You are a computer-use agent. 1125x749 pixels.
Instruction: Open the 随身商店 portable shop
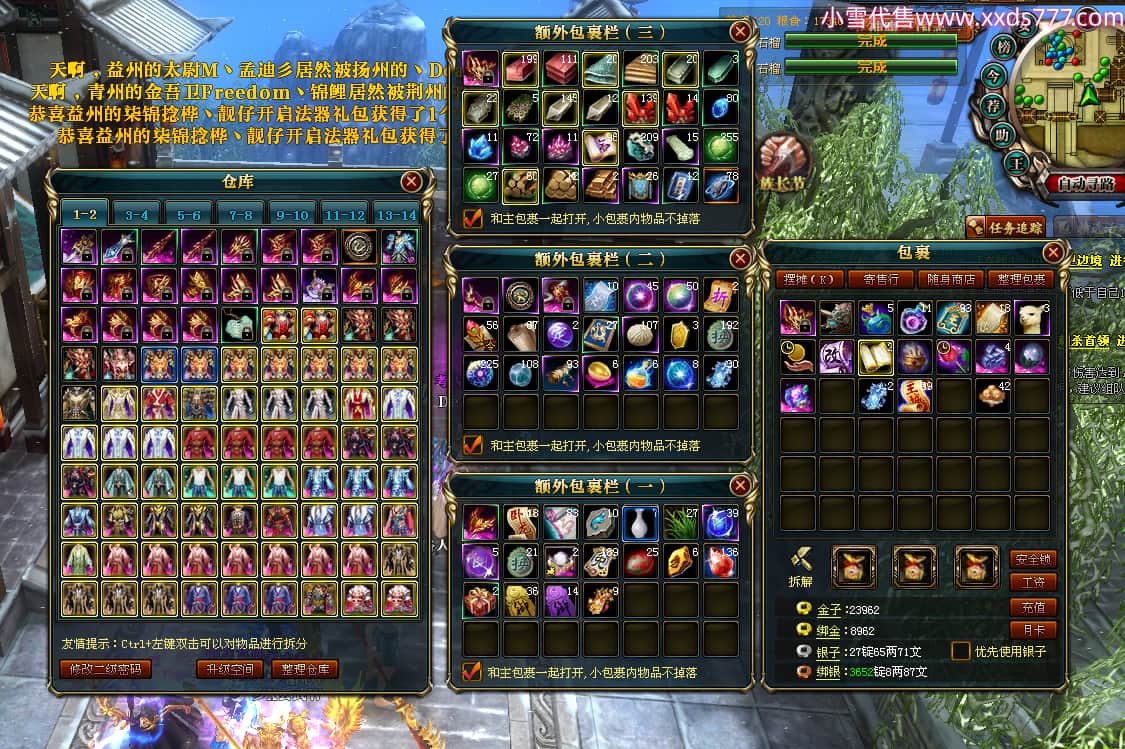tap(951, 279)
